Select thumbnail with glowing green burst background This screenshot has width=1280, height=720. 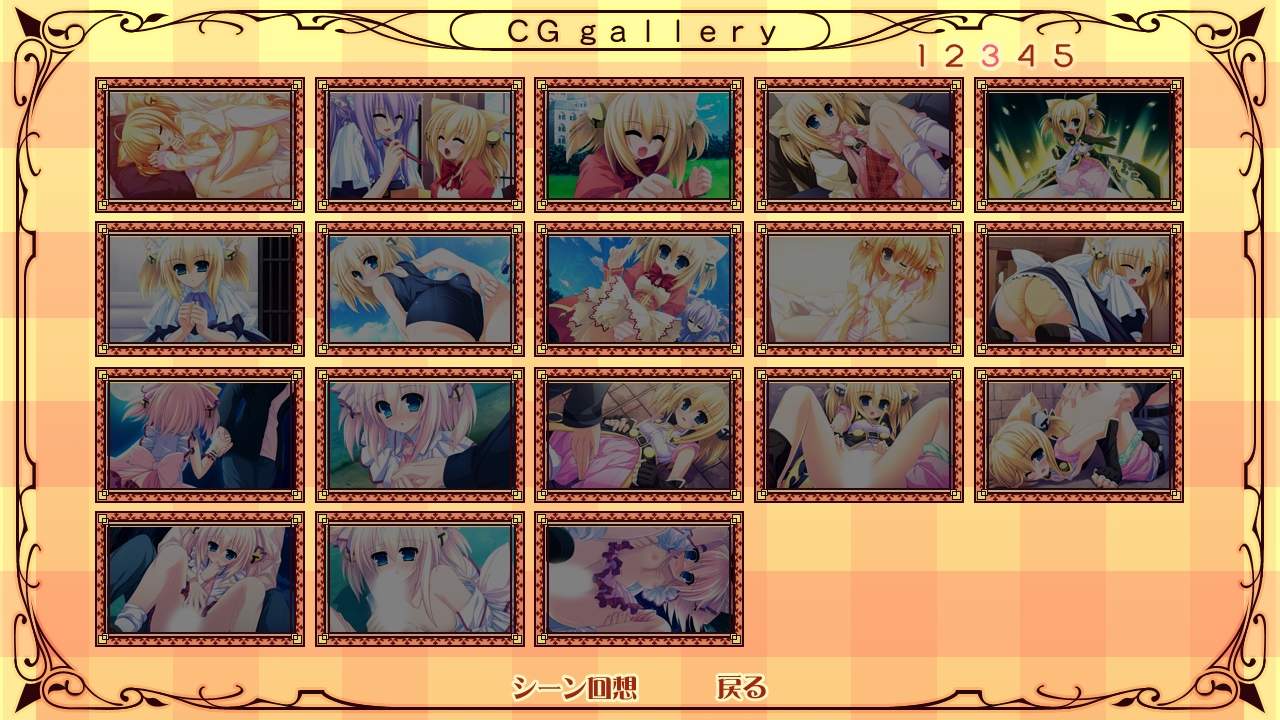(x=1079, y=145)
